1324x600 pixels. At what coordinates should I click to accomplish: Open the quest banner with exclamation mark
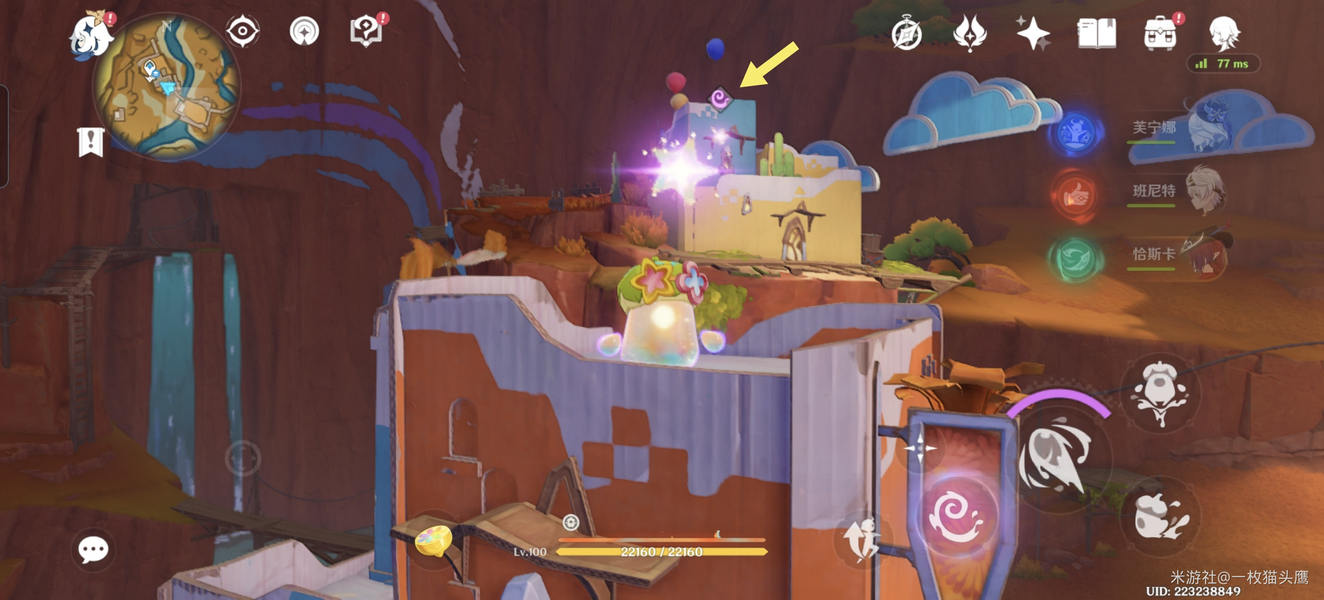[x=91, y=142]
